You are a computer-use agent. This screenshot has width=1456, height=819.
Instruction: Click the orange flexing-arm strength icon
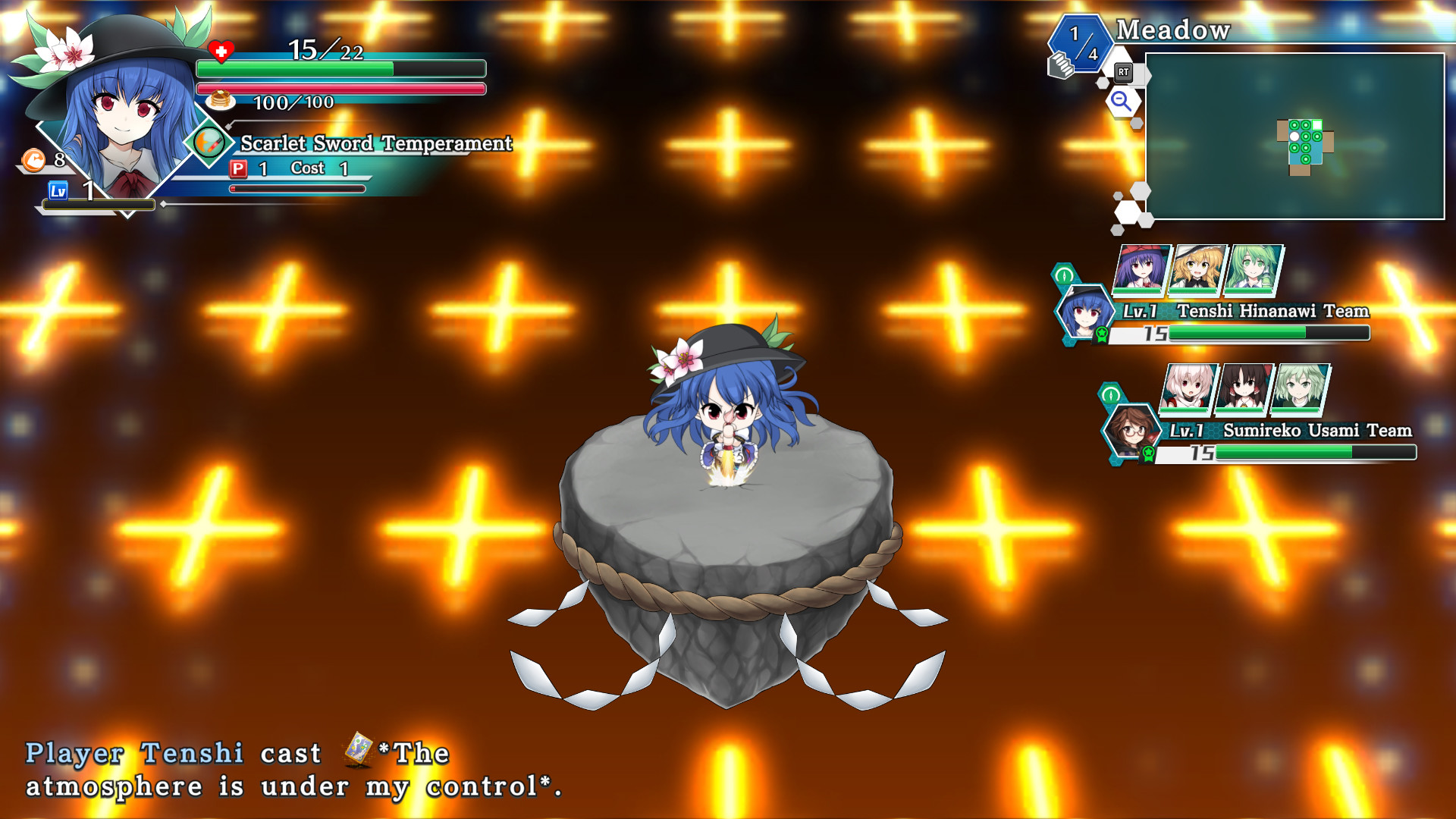click(x=32, y=160)
